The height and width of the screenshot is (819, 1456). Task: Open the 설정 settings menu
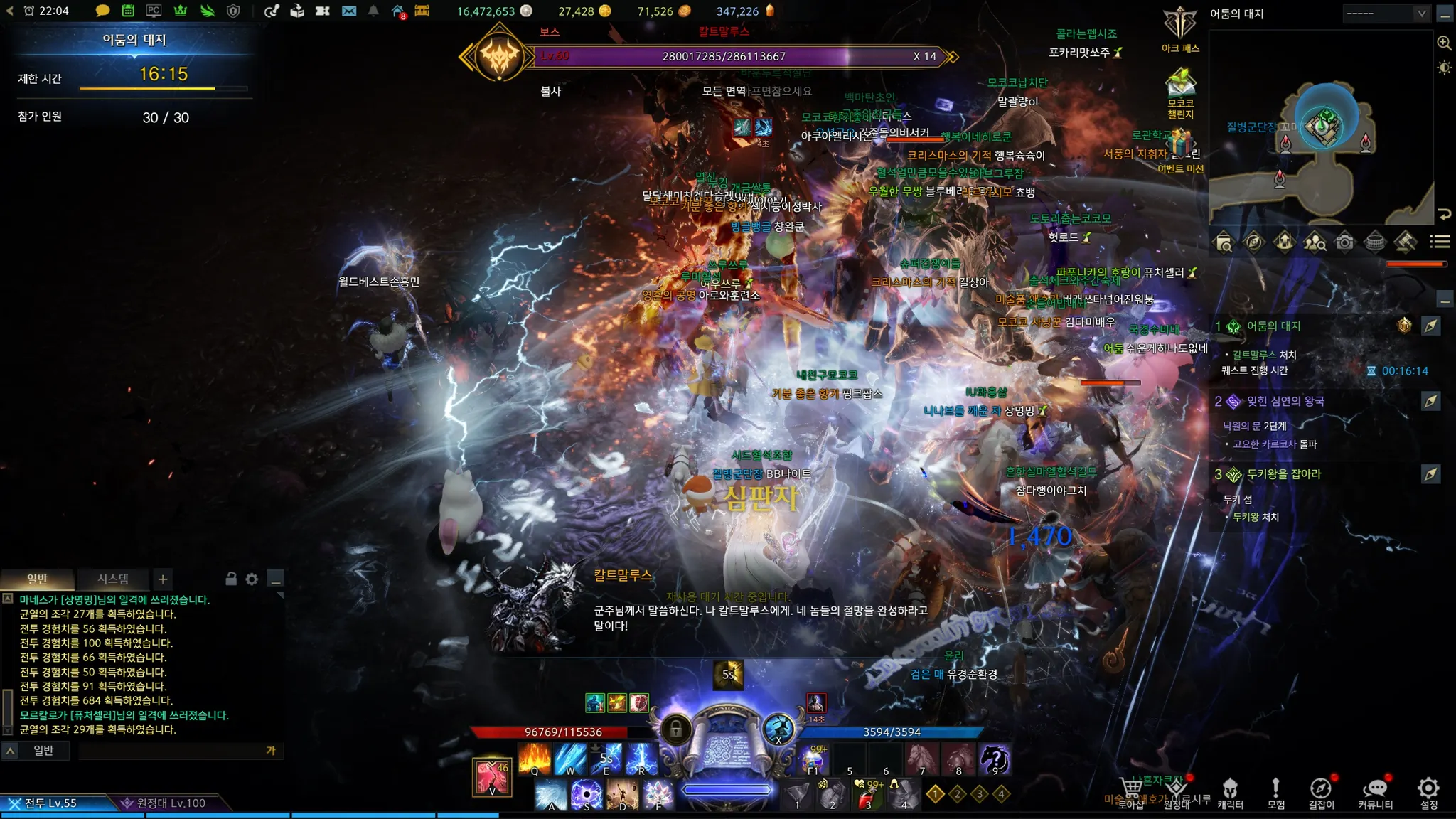pyautogui.click(x=1428, y=793)
